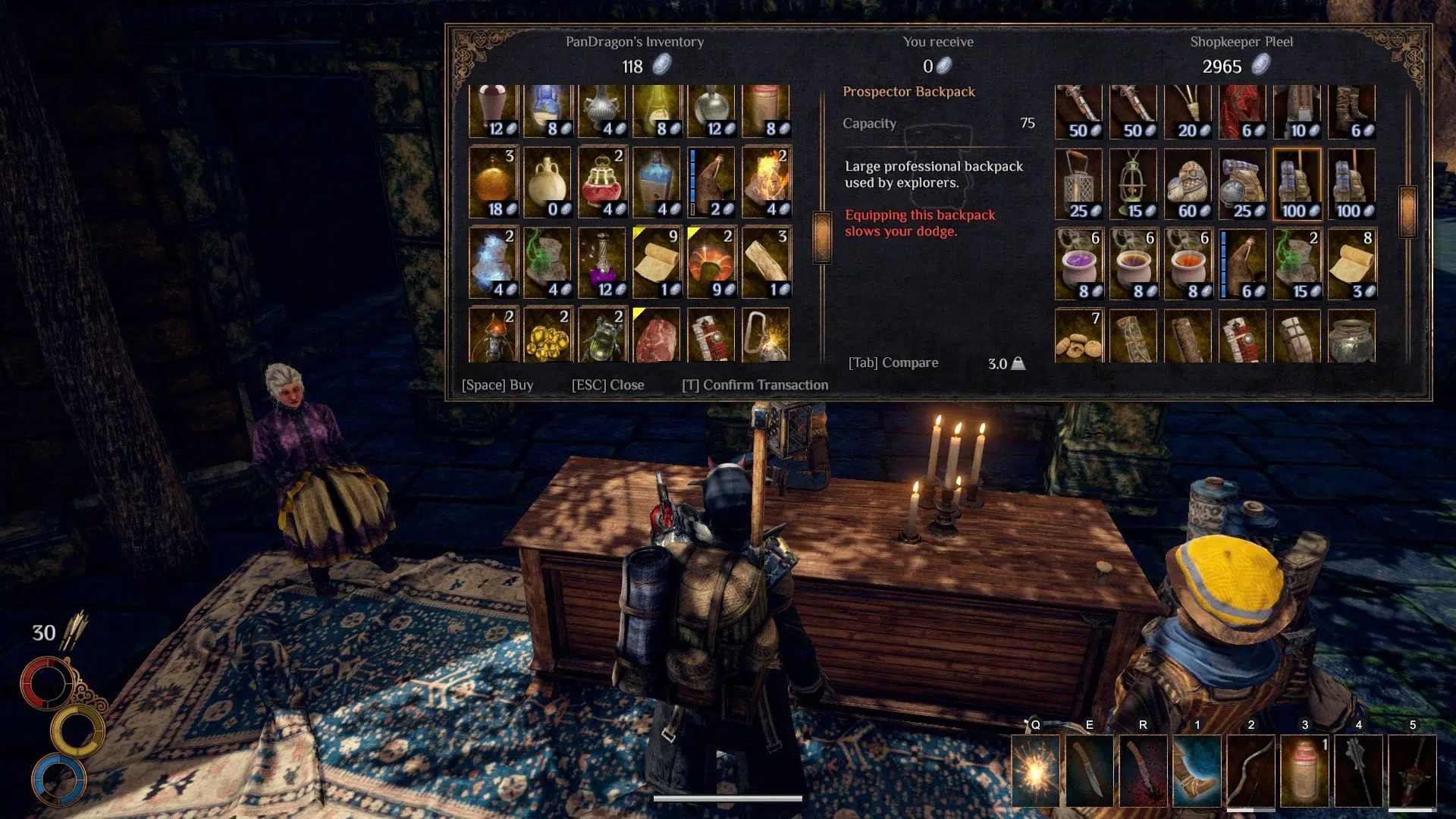Select the potion flask in hotbar slot 3
The image size is (1456, 819).
point(1304,770)
